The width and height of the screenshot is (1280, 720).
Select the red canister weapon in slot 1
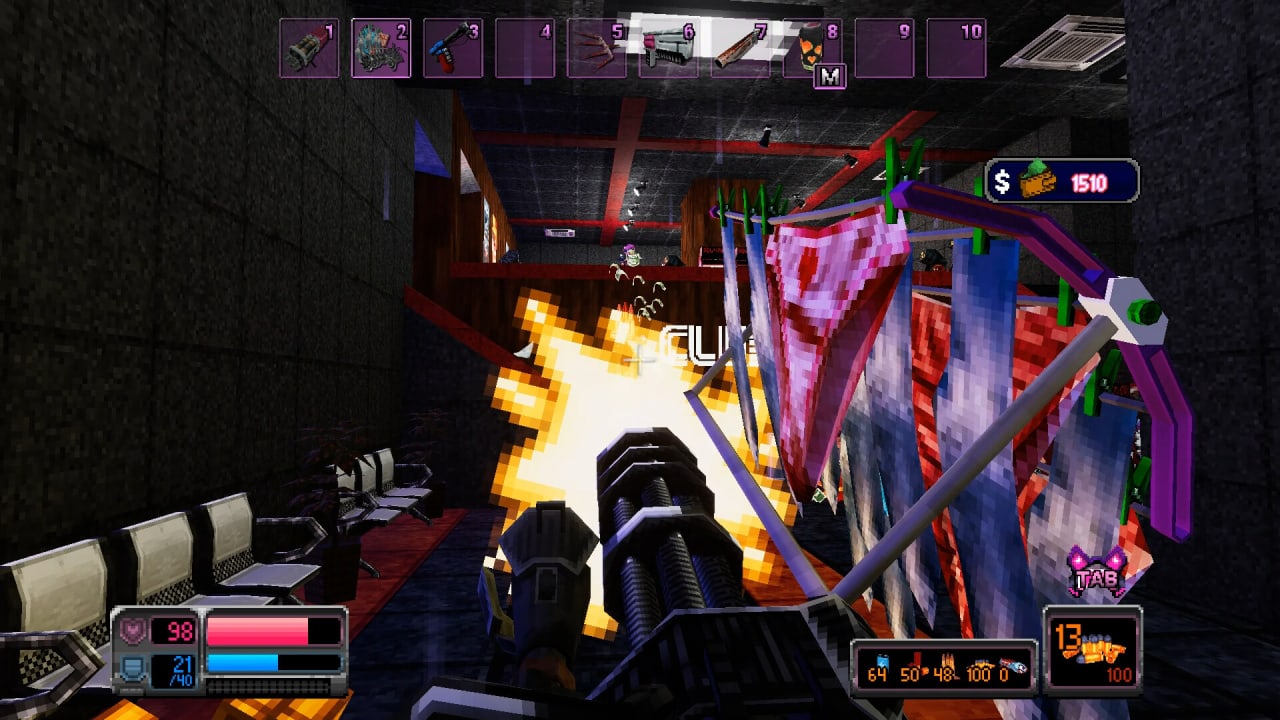click(x=308, y=48)
